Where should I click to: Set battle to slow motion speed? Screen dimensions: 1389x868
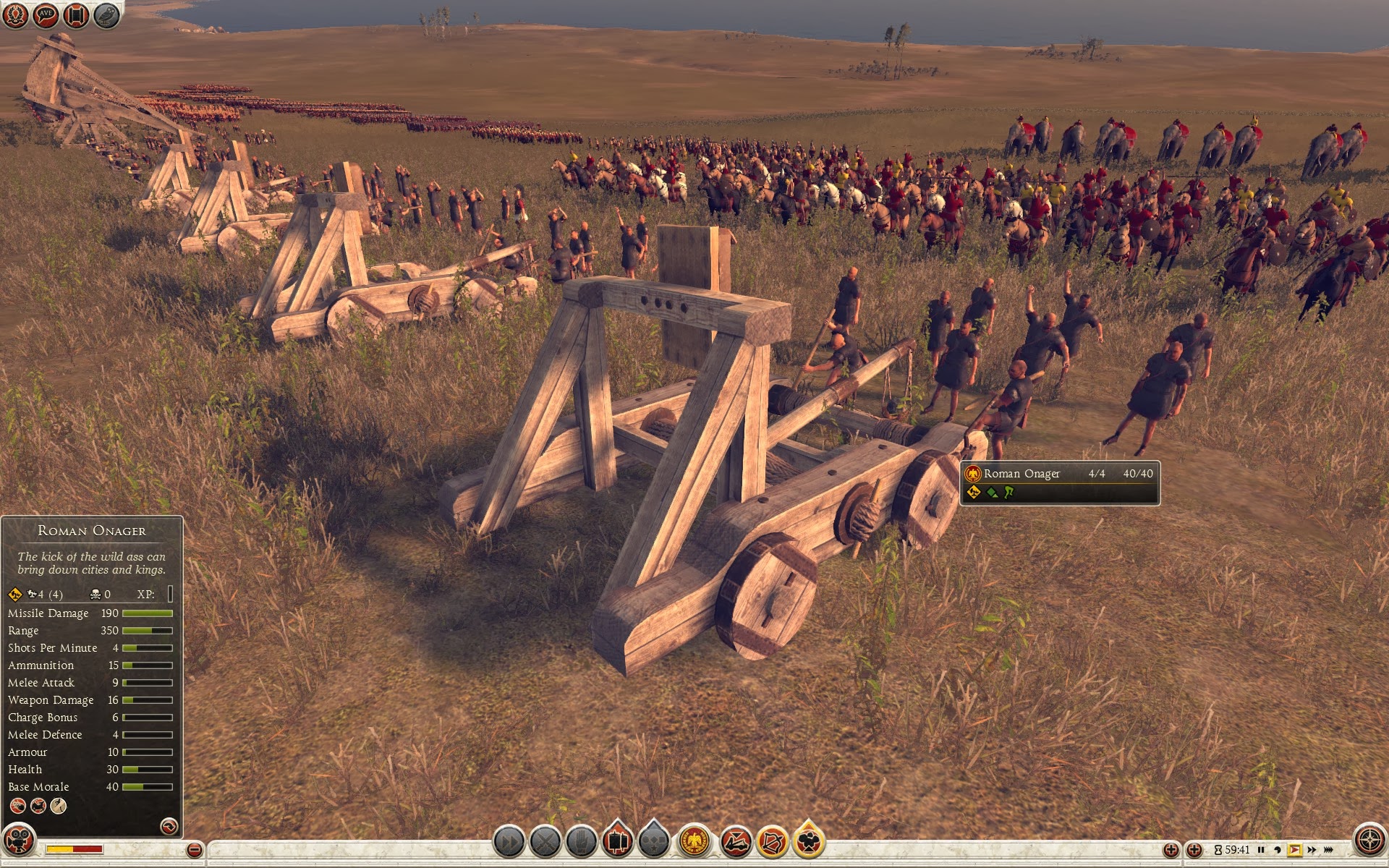pos(1278,850)
